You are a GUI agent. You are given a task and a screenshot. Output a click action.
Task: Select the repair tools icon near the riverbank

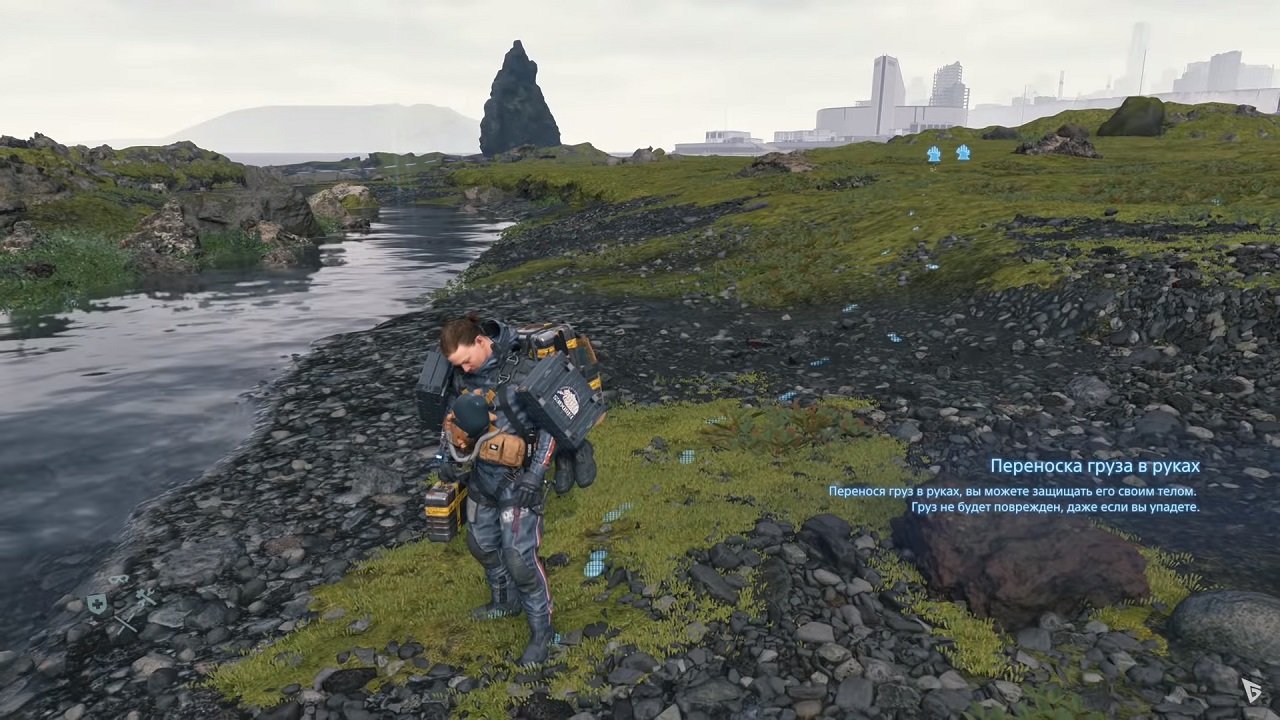click(146, 598)
